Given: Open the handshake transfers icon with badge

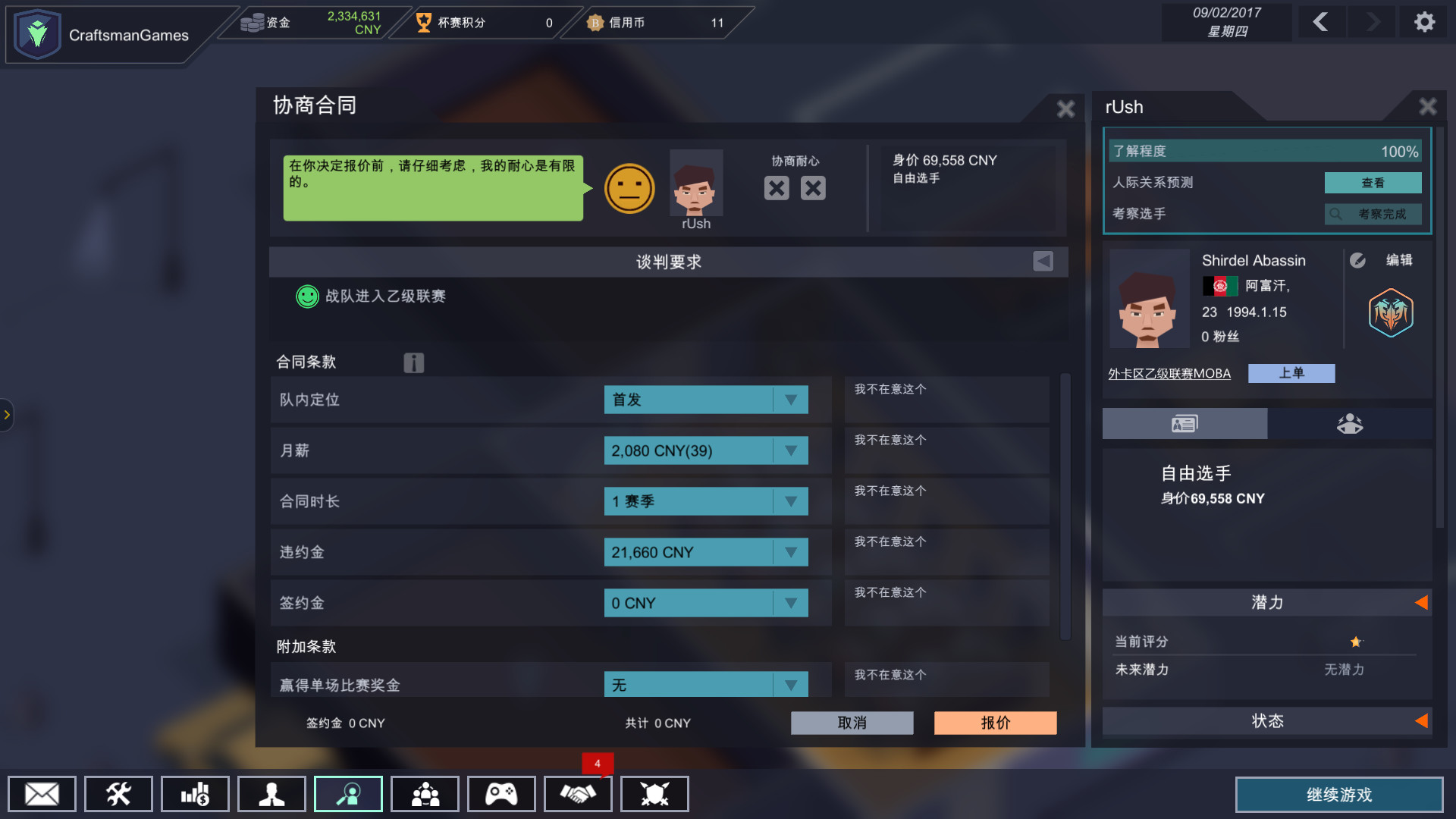Looking at the screenshot, I should [578, 794].
